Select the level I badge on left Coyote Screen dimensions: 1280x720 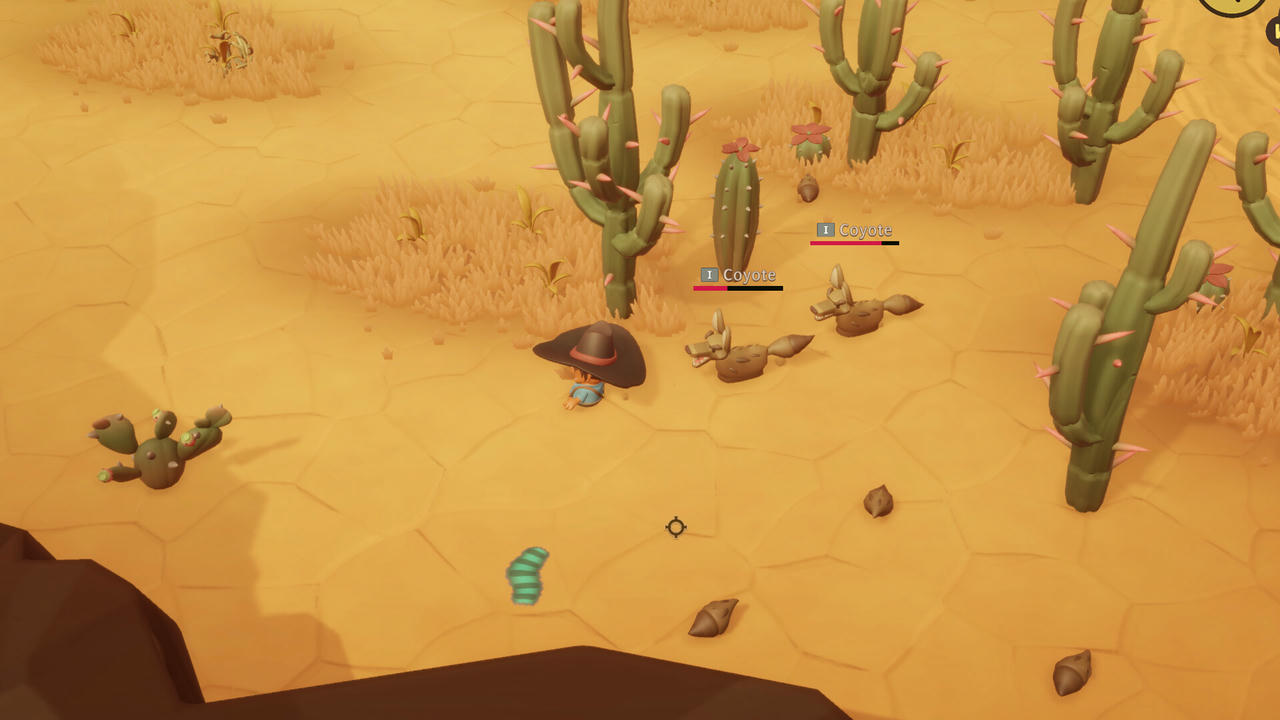(708, 274)
